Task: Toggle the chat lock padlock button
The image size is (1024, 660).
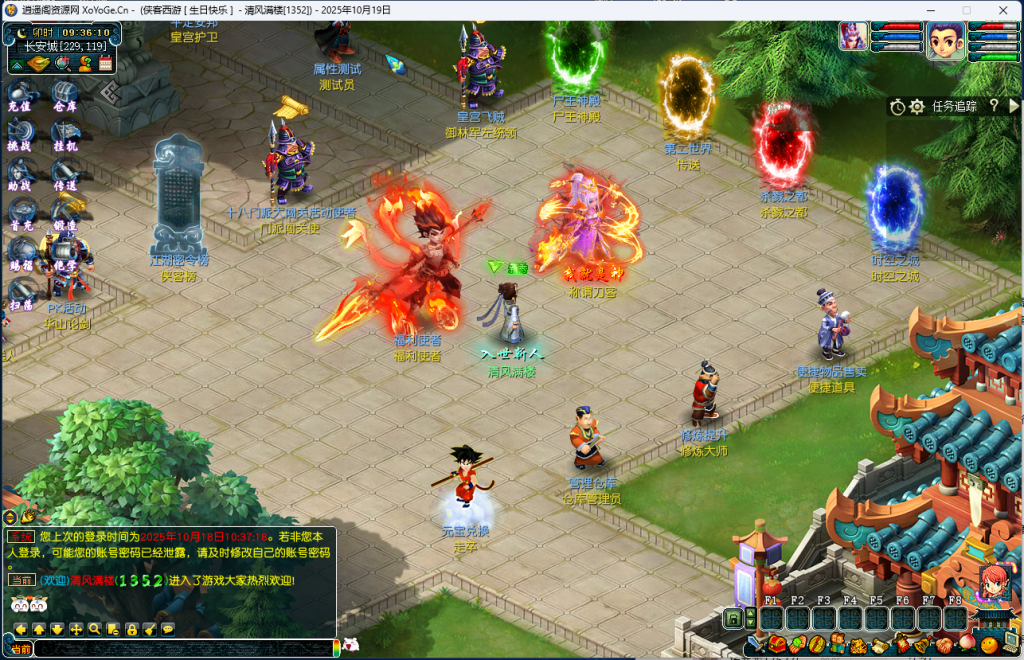Action: point(131,629)
